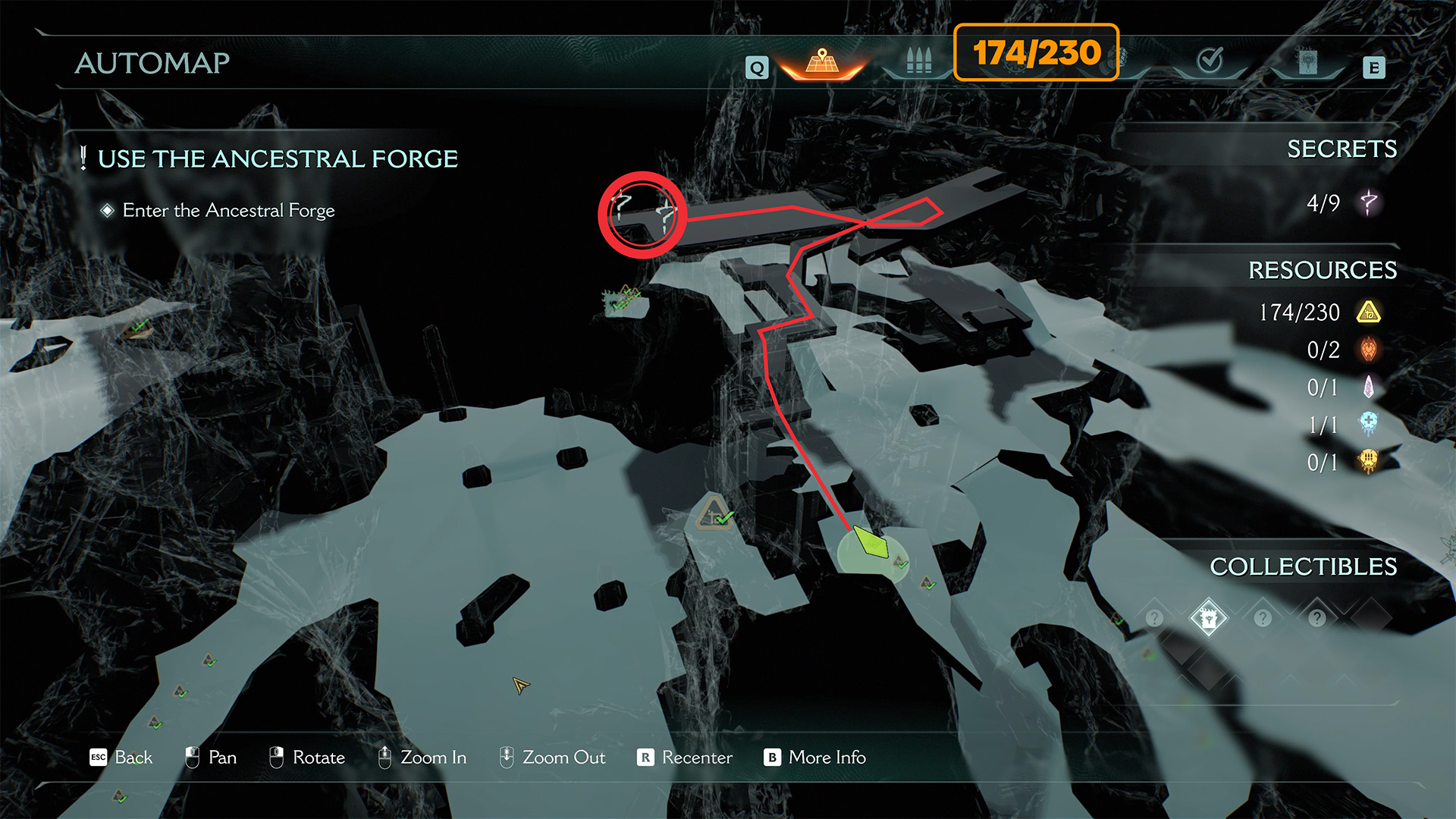Click the green player position marker
This screenshot has height=819, width=1456.
coord(871,543)
